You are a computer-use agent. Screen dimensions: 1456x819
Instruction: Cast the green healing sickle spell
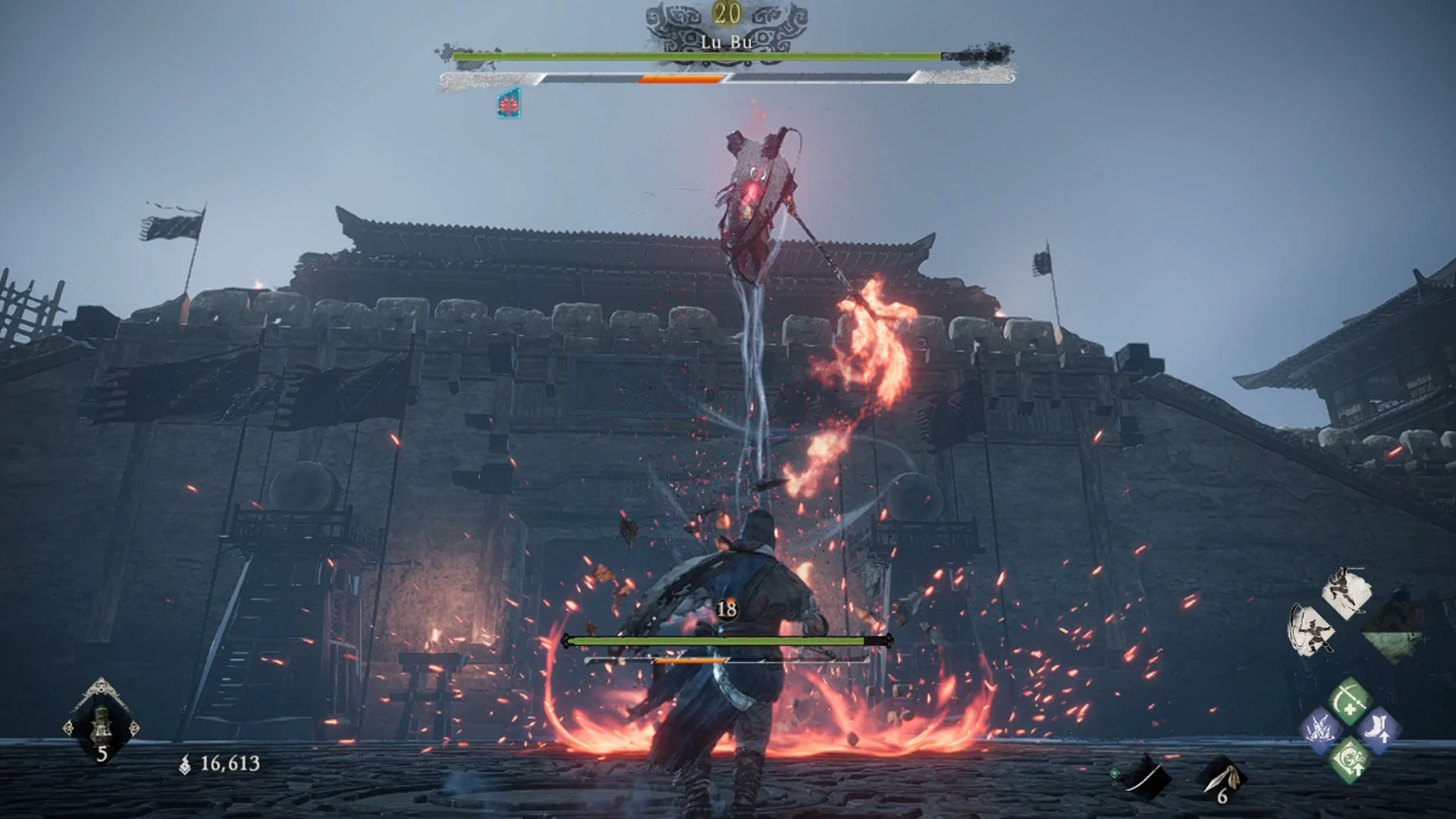tap(1350, 701)
